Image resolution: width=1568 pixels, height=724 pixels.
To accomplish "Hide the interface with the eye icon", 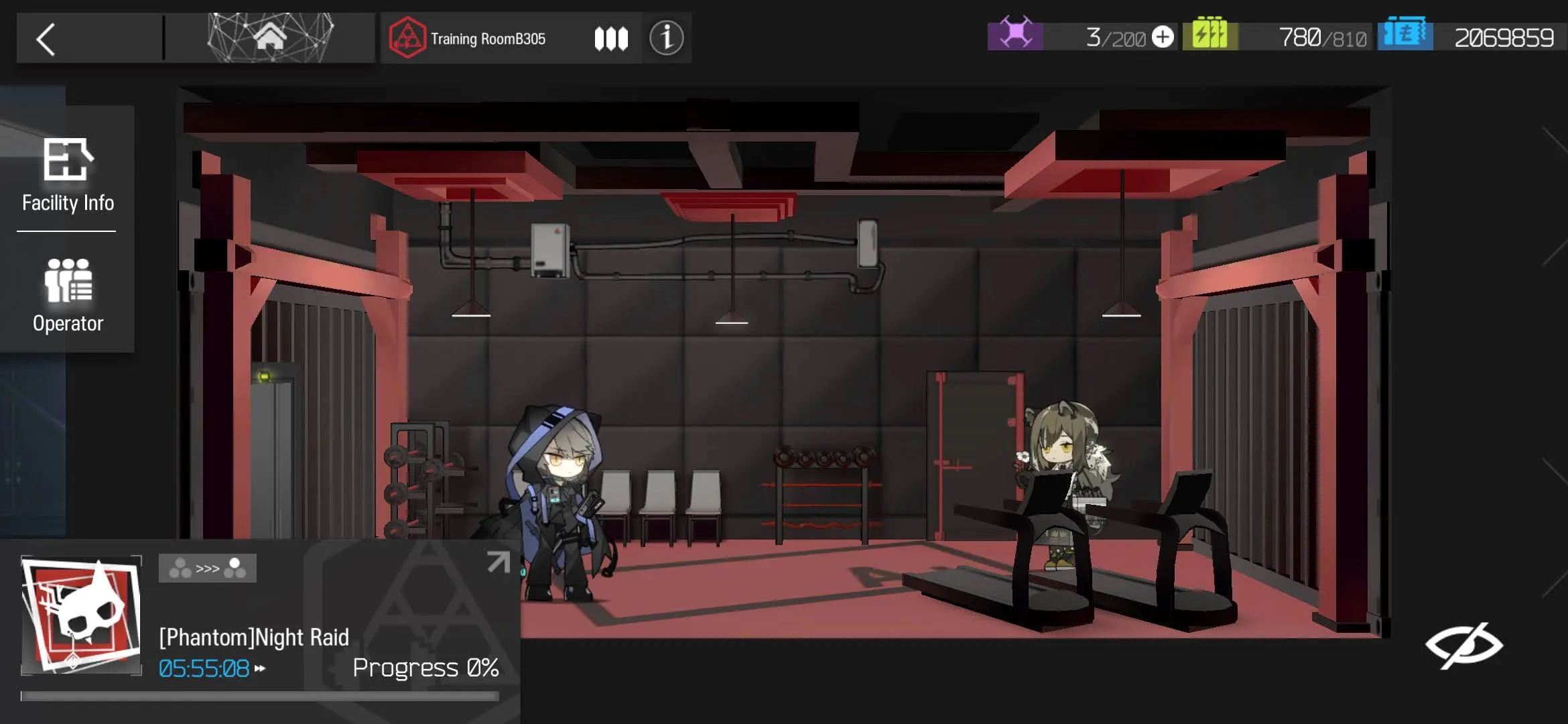I will coord(1463,645).
